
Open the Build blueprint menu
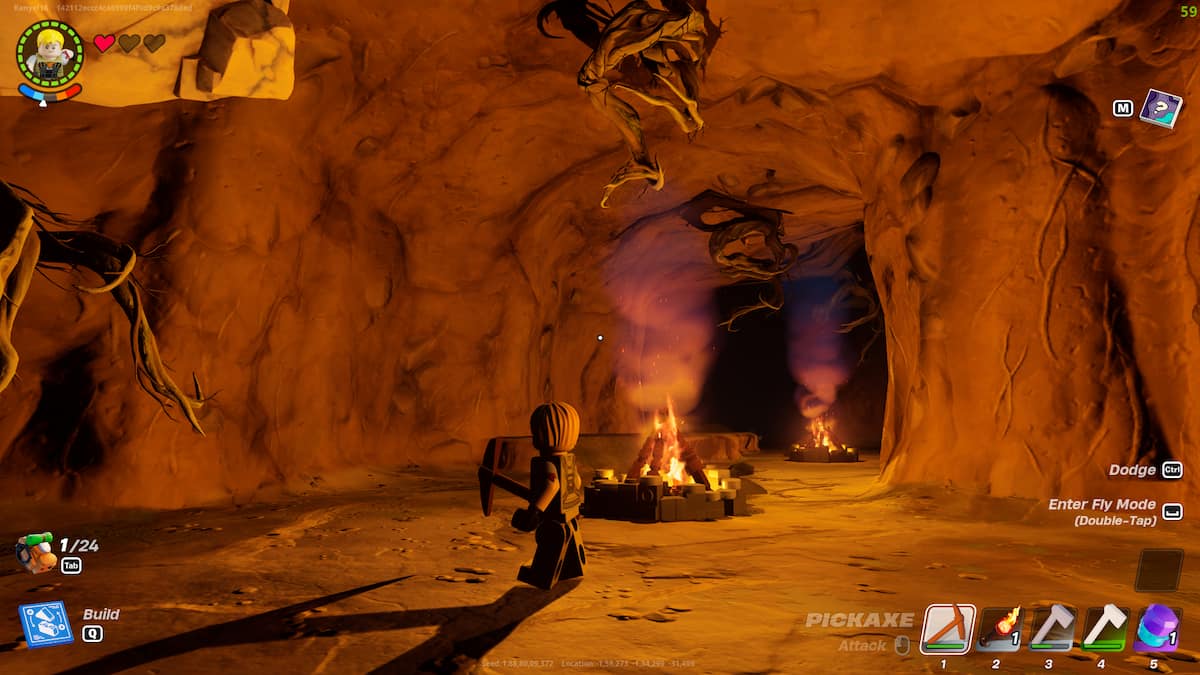pos(45,624)
